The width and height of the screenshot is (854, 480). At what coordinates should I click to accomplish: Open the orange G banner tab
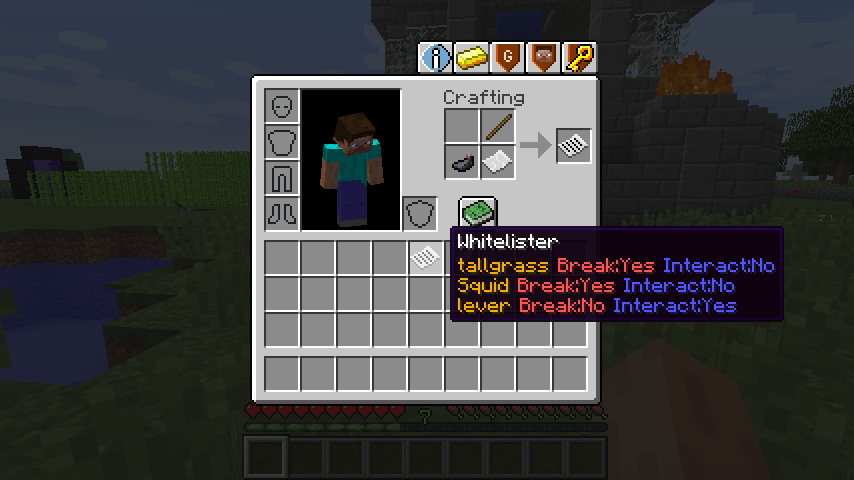[508, 58]
